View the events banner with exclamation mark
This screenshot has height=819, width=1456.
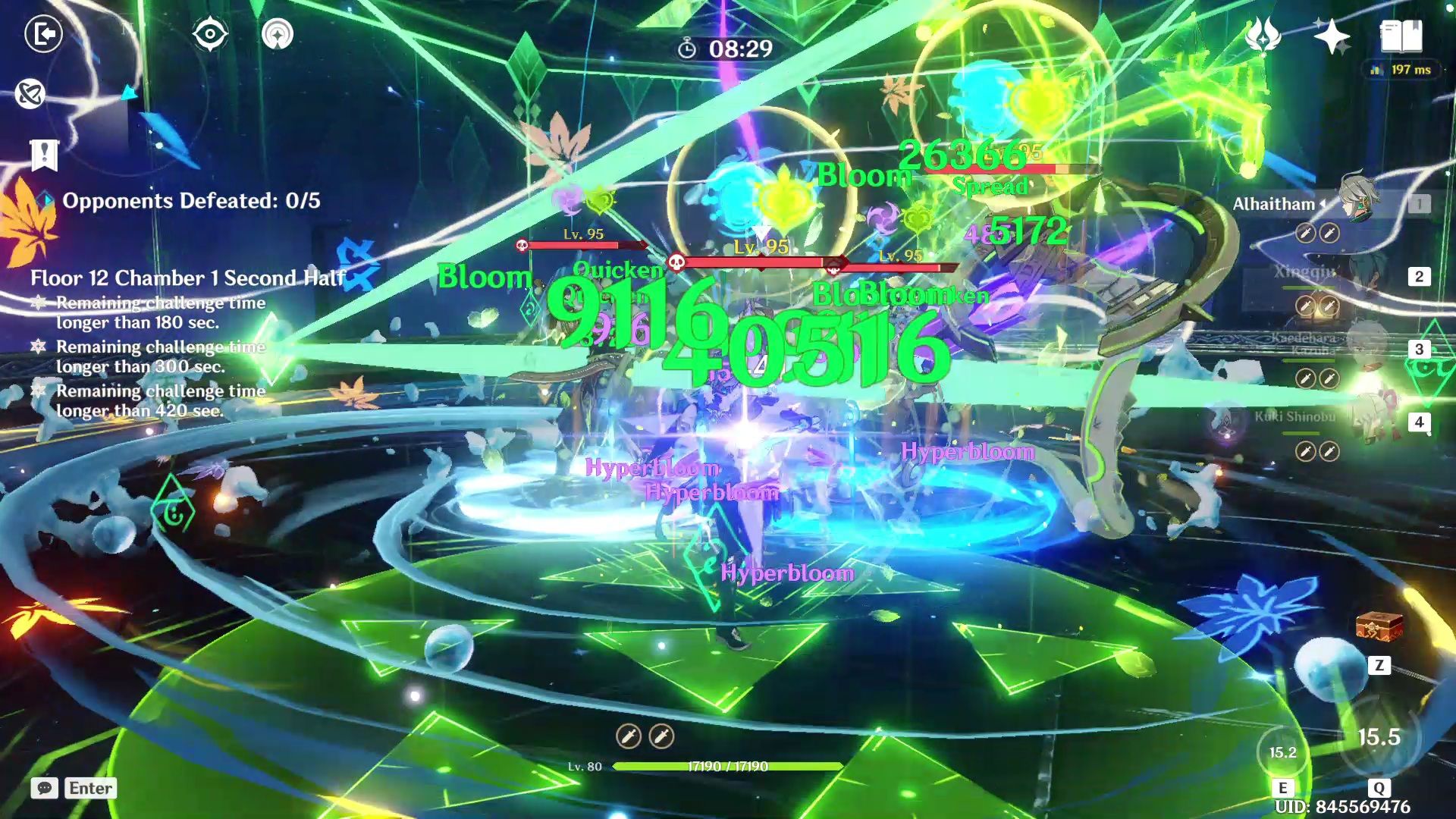coord(43,155)
